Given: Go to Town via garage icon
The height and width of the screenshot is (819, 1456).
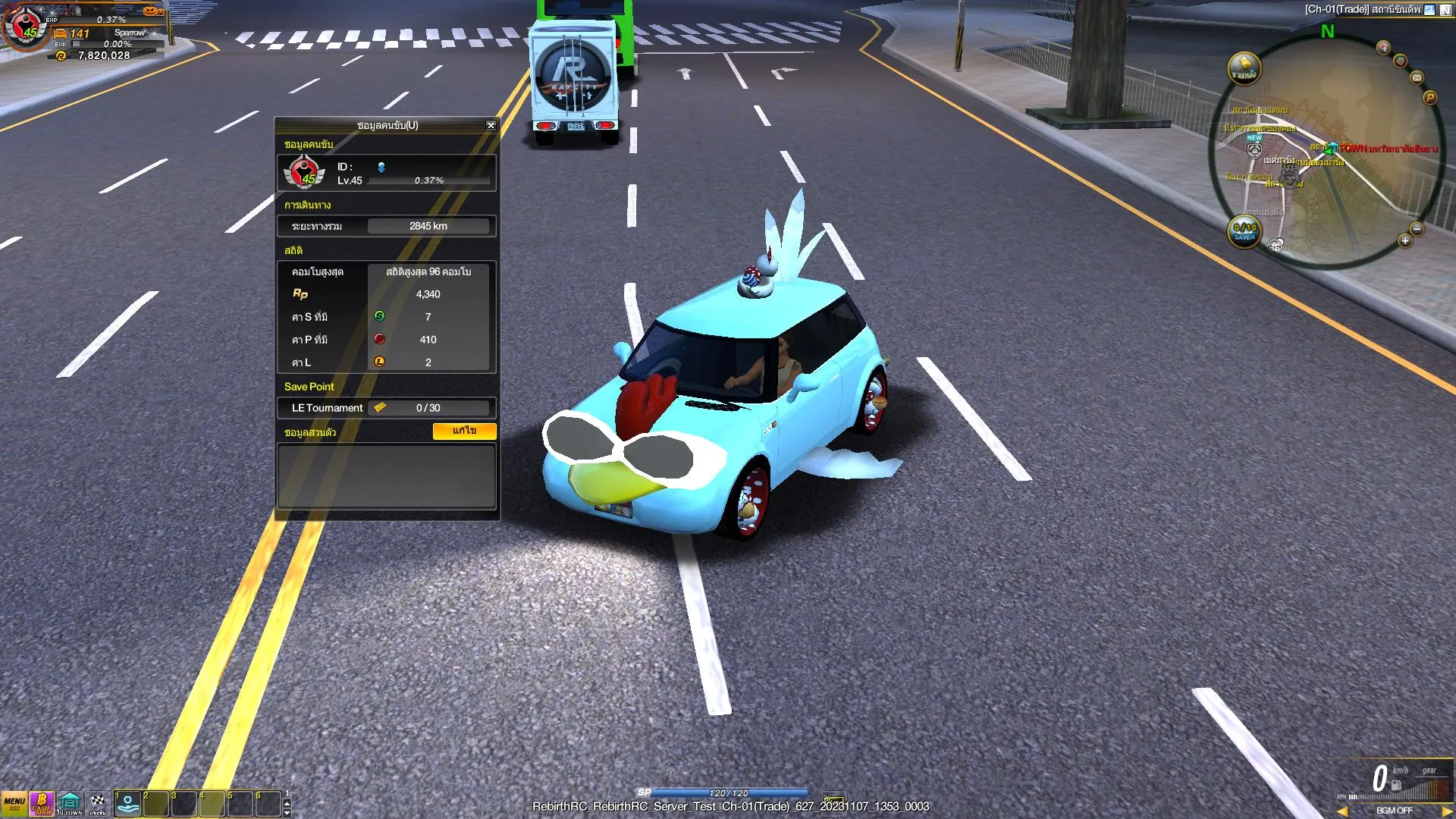Looking at the screenshot, I should 70,804.
